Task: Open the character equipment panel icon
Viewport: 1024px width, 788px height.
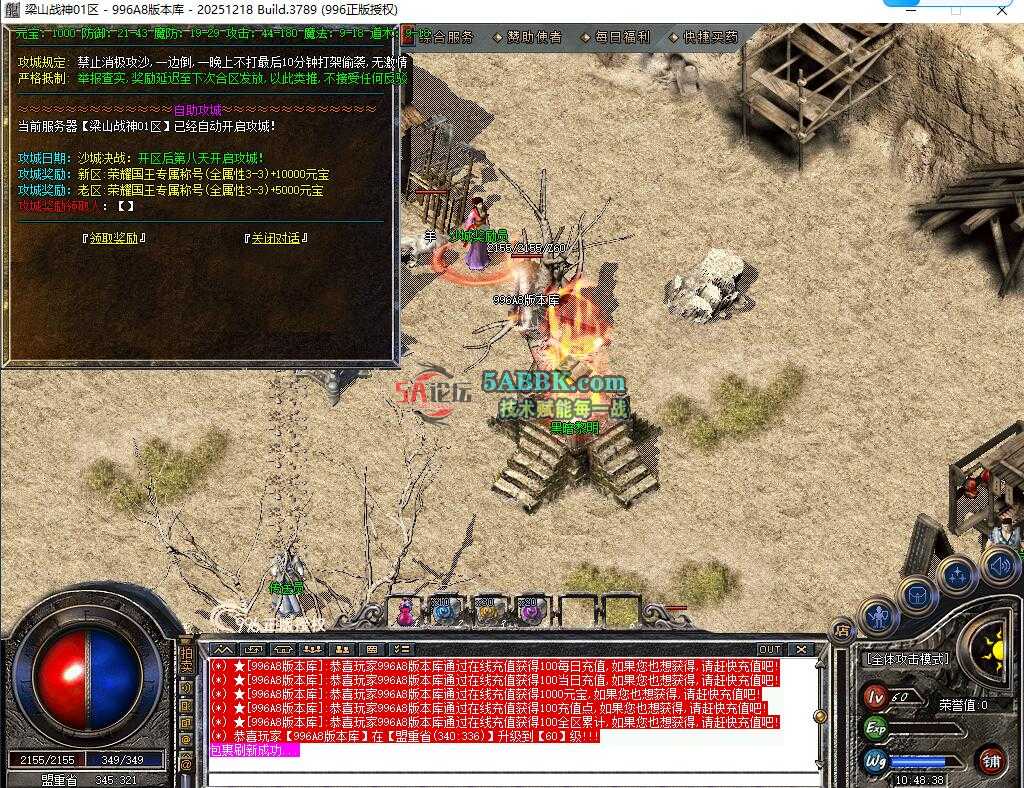Action: pyautogui.click(x=879, y=618)
